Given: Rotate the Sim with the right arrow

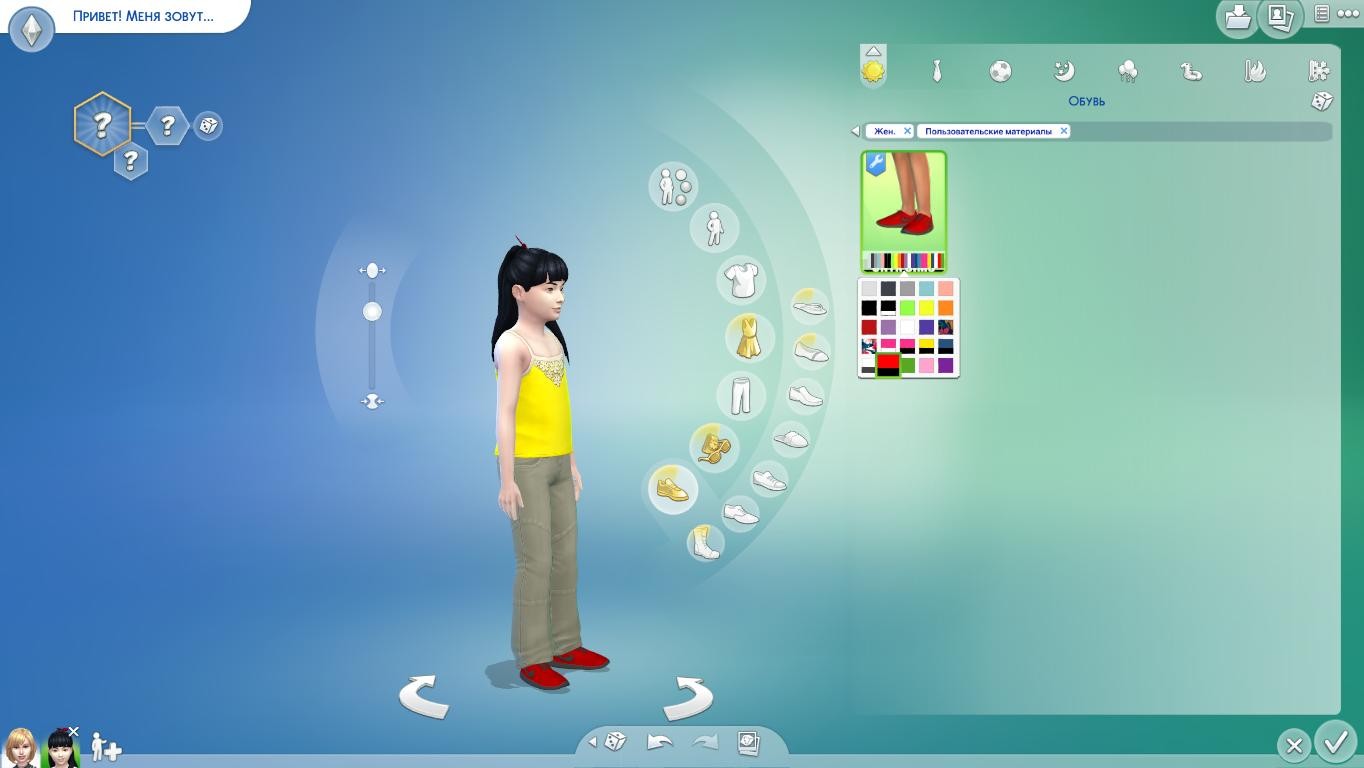Looking at the screenshot, I should pos(688,696).
